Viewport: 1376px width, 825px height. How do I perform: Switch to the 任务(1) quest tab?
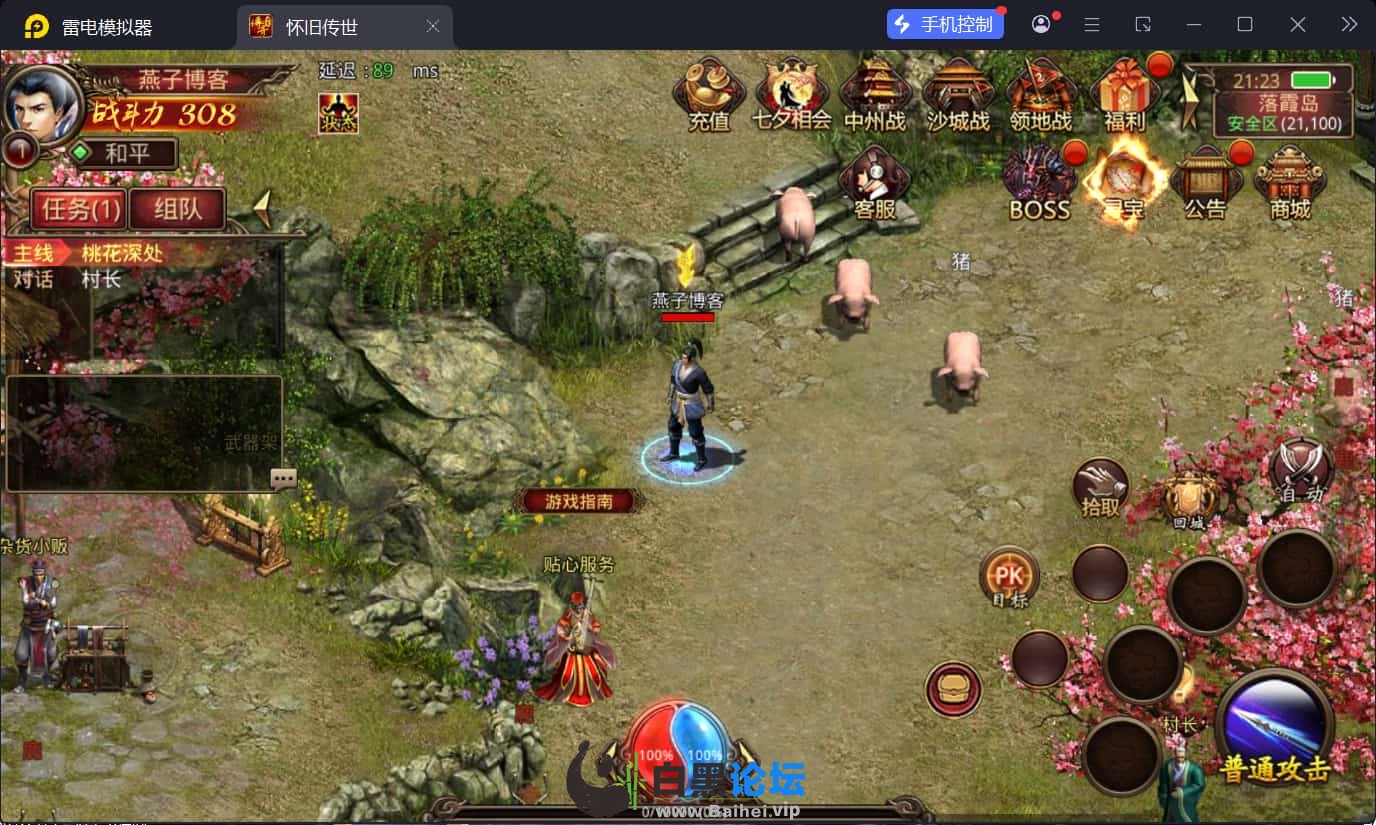(x=79, y=210)
